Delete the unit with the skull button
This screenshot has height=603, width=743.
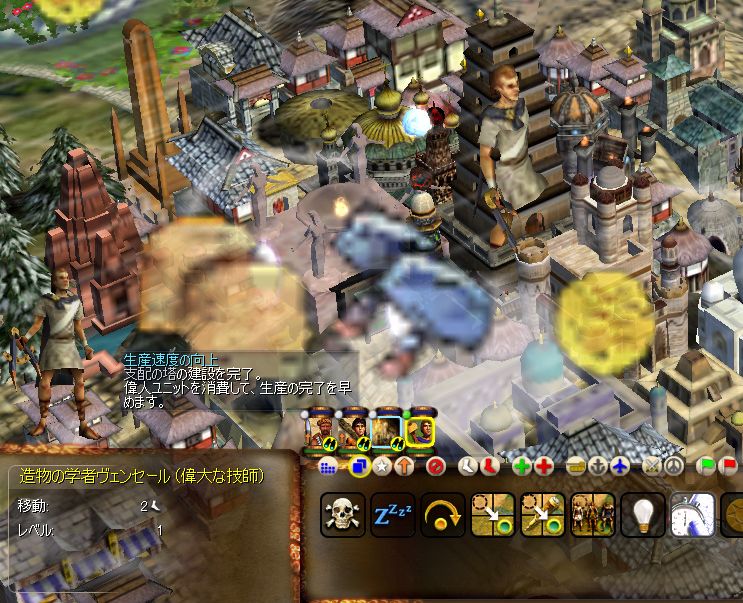[x=342, y=514]
